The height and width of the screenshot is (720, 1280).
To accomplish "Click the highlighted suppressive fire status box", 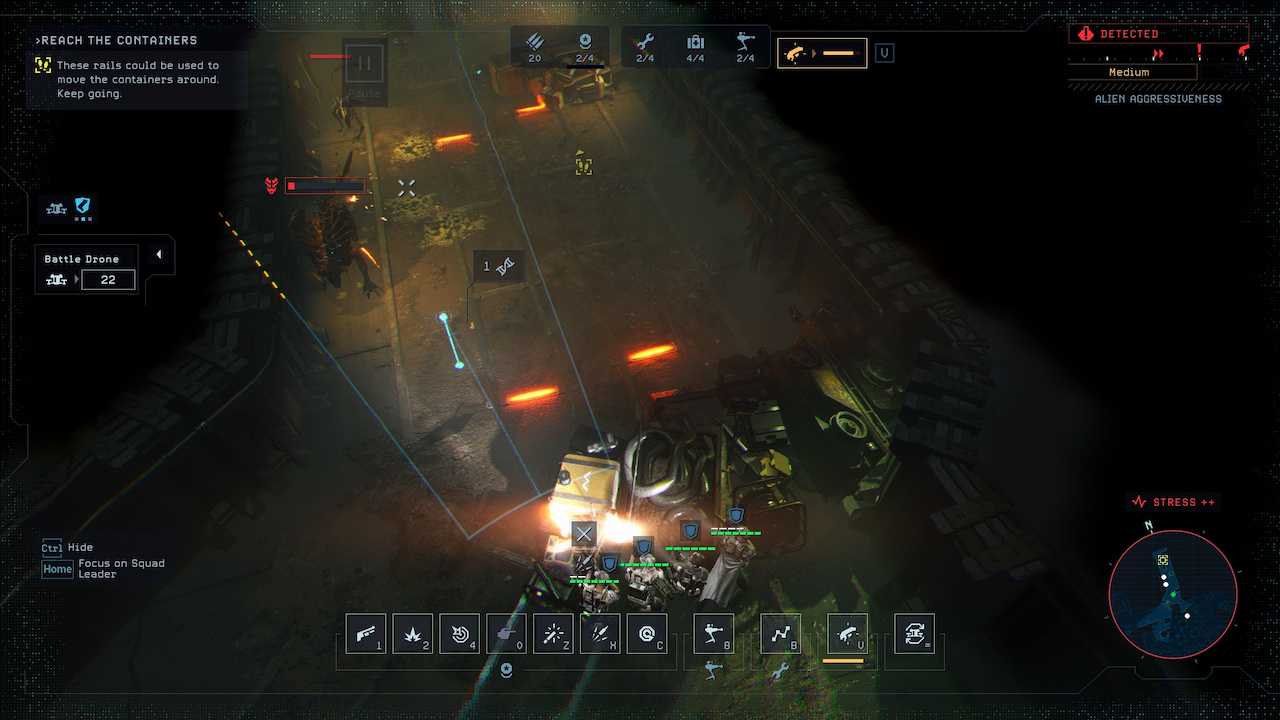I will [822, 53].
